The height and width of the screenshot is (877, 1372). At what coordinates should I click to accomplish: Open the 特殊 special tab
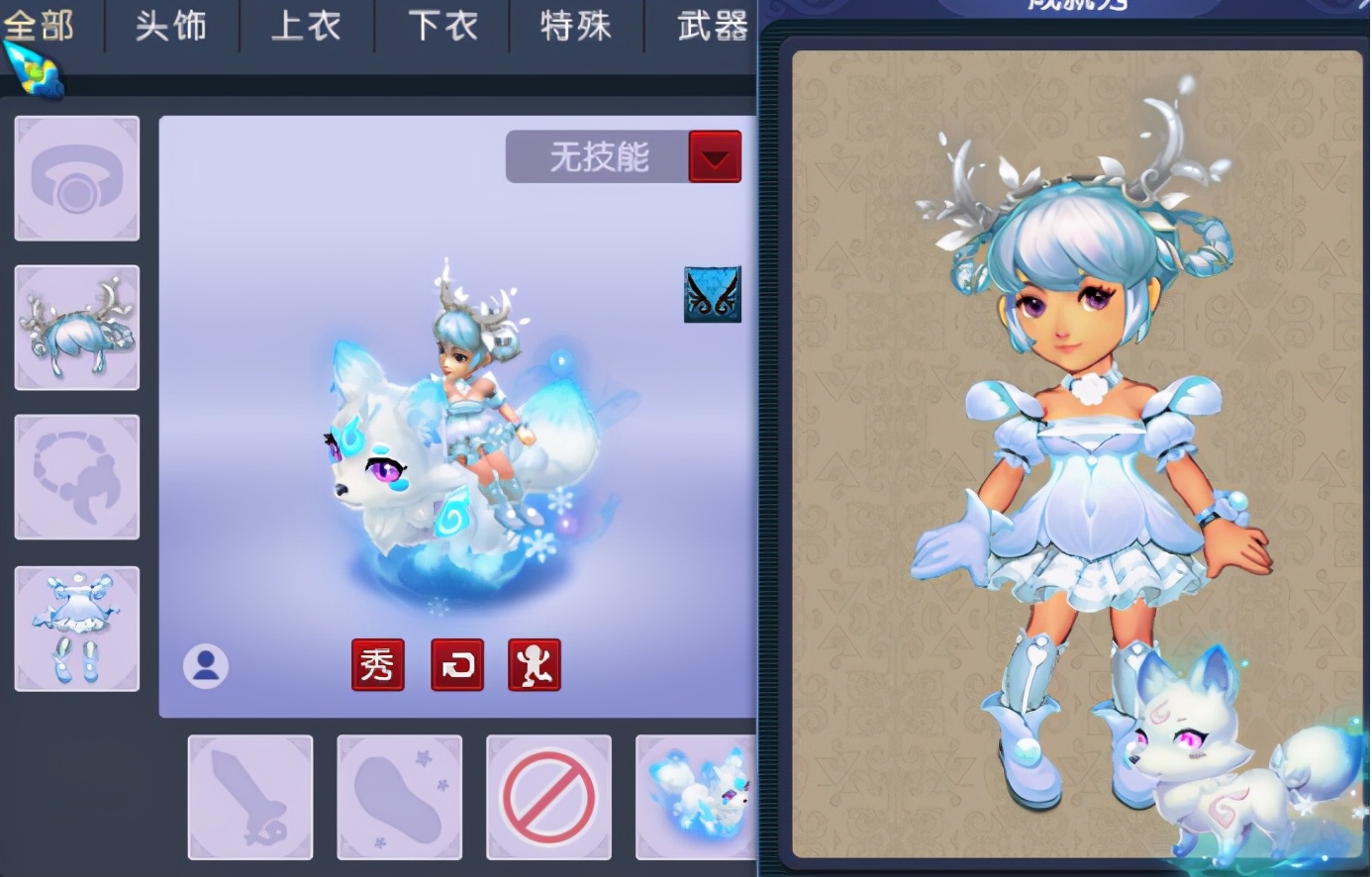[575, 27]
